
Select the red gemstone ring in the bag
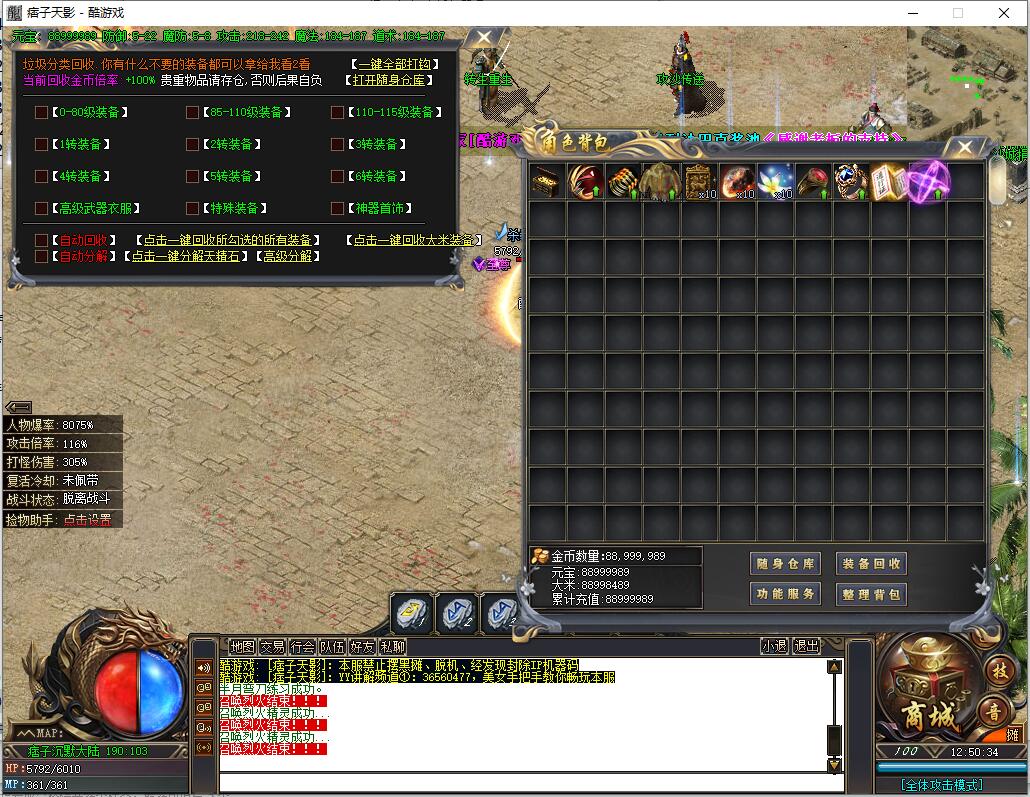tap(813, 183)
